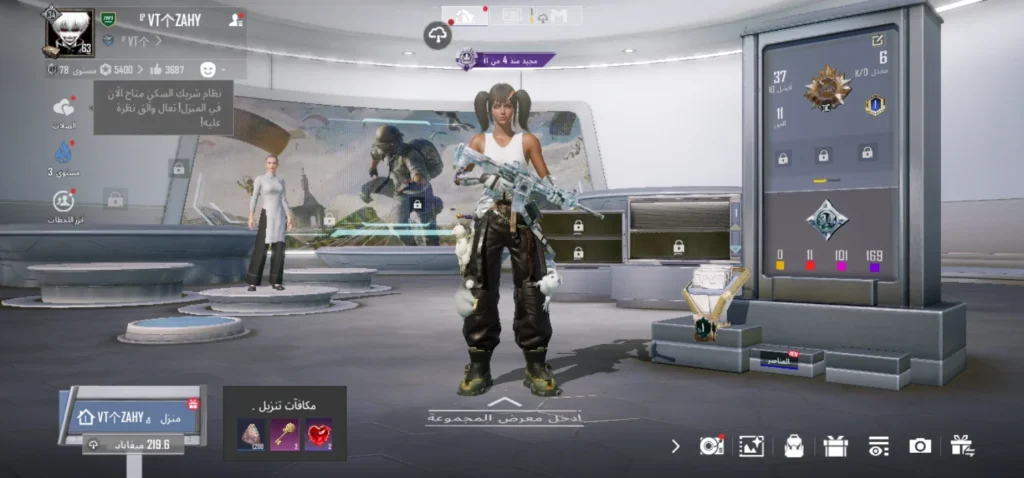The width and height of the screenshot is (1024, 478).
Task: Open the gift exchange icon with arrows
Action: point(962,446)
